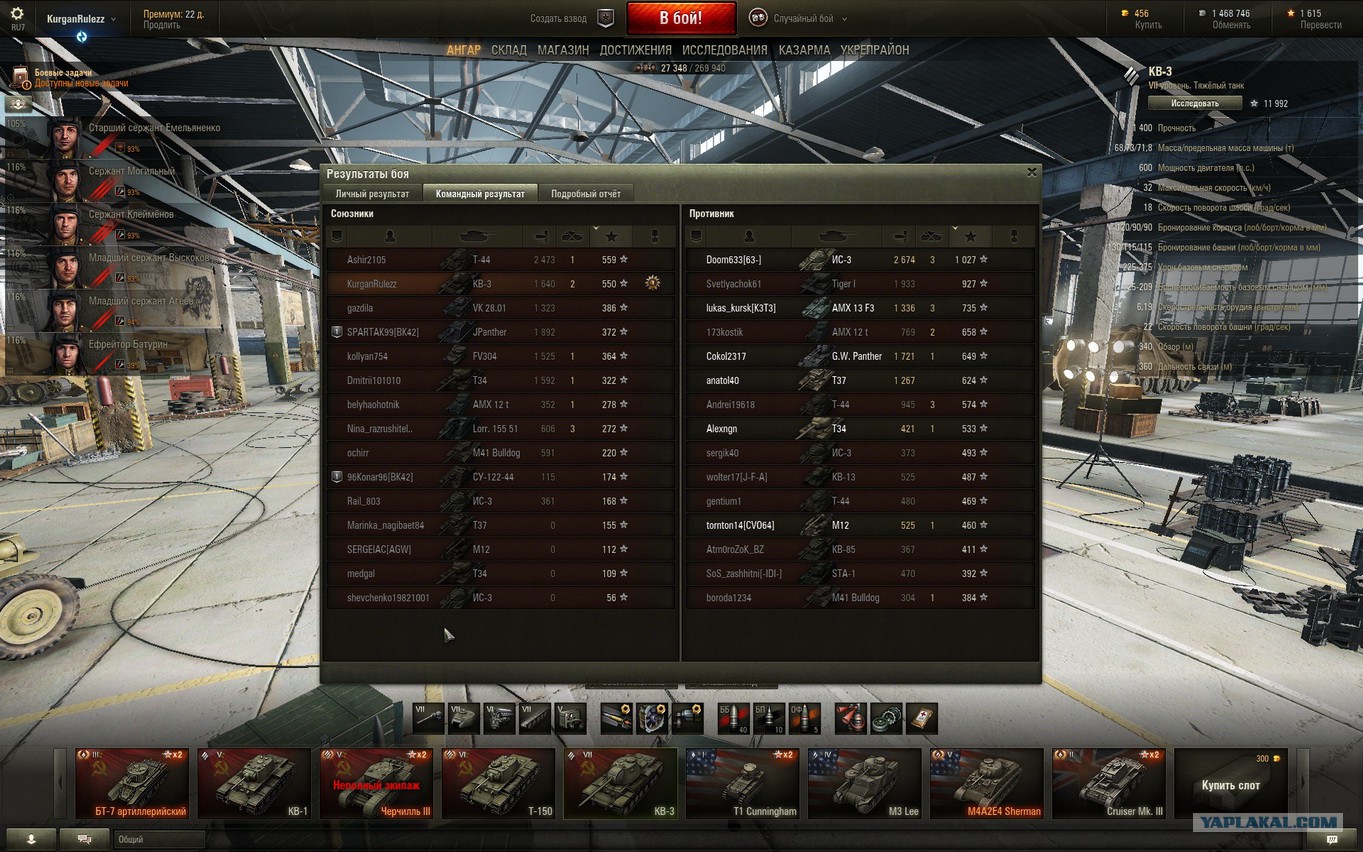Viewport: 1363px width, 852px height.
Task: Start battle with the red В бой! button
Action: pyautogui.click(x=681, y=18)
